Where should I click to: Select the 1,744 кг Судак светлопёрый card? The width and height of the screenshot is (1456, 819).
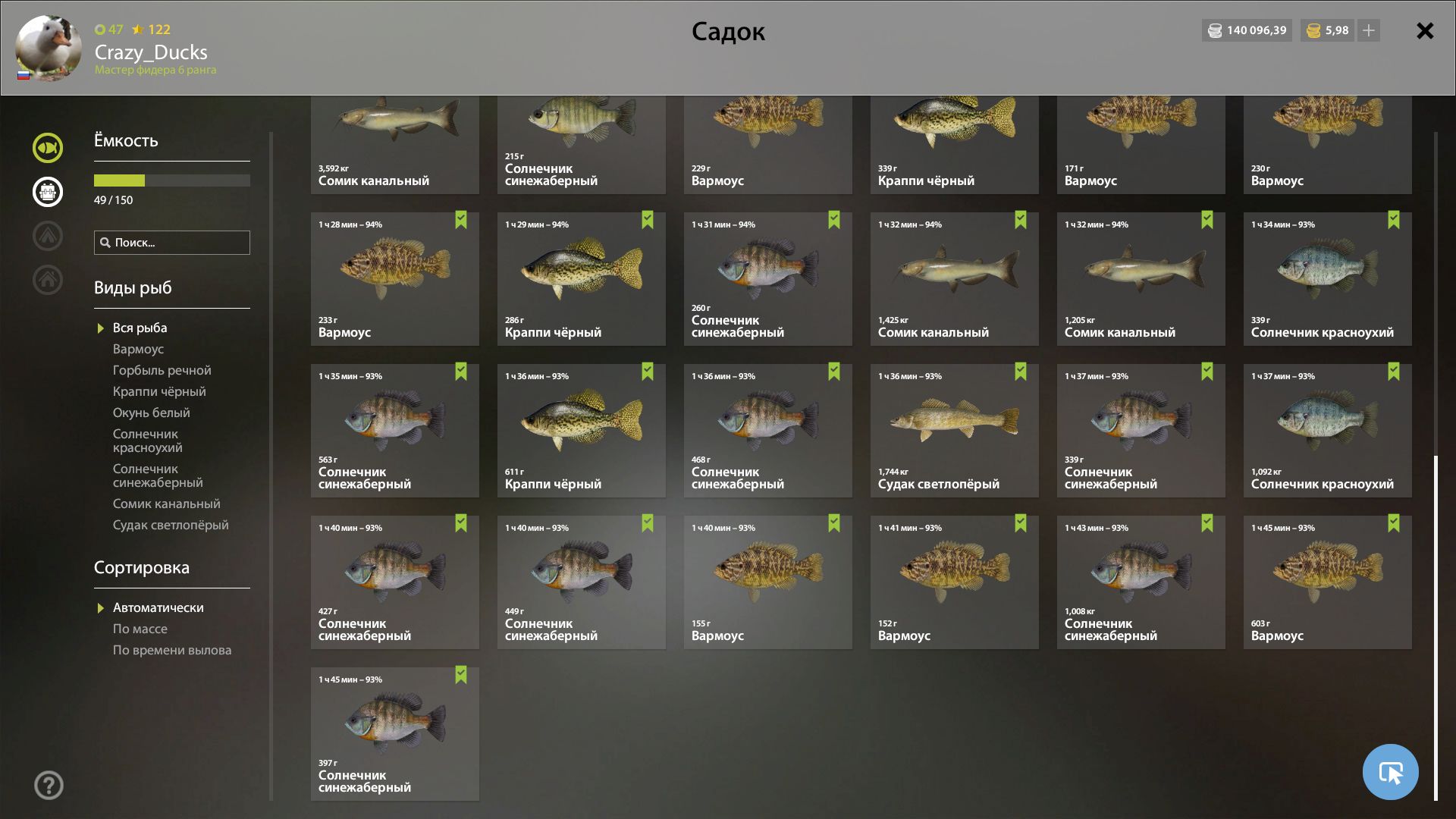(954, 430)
